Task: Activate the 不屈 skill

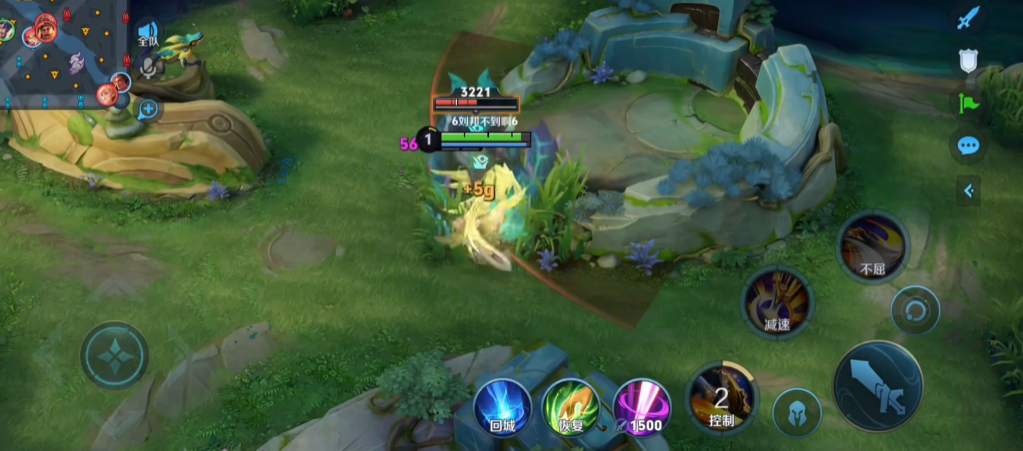Action: (872, 246)
